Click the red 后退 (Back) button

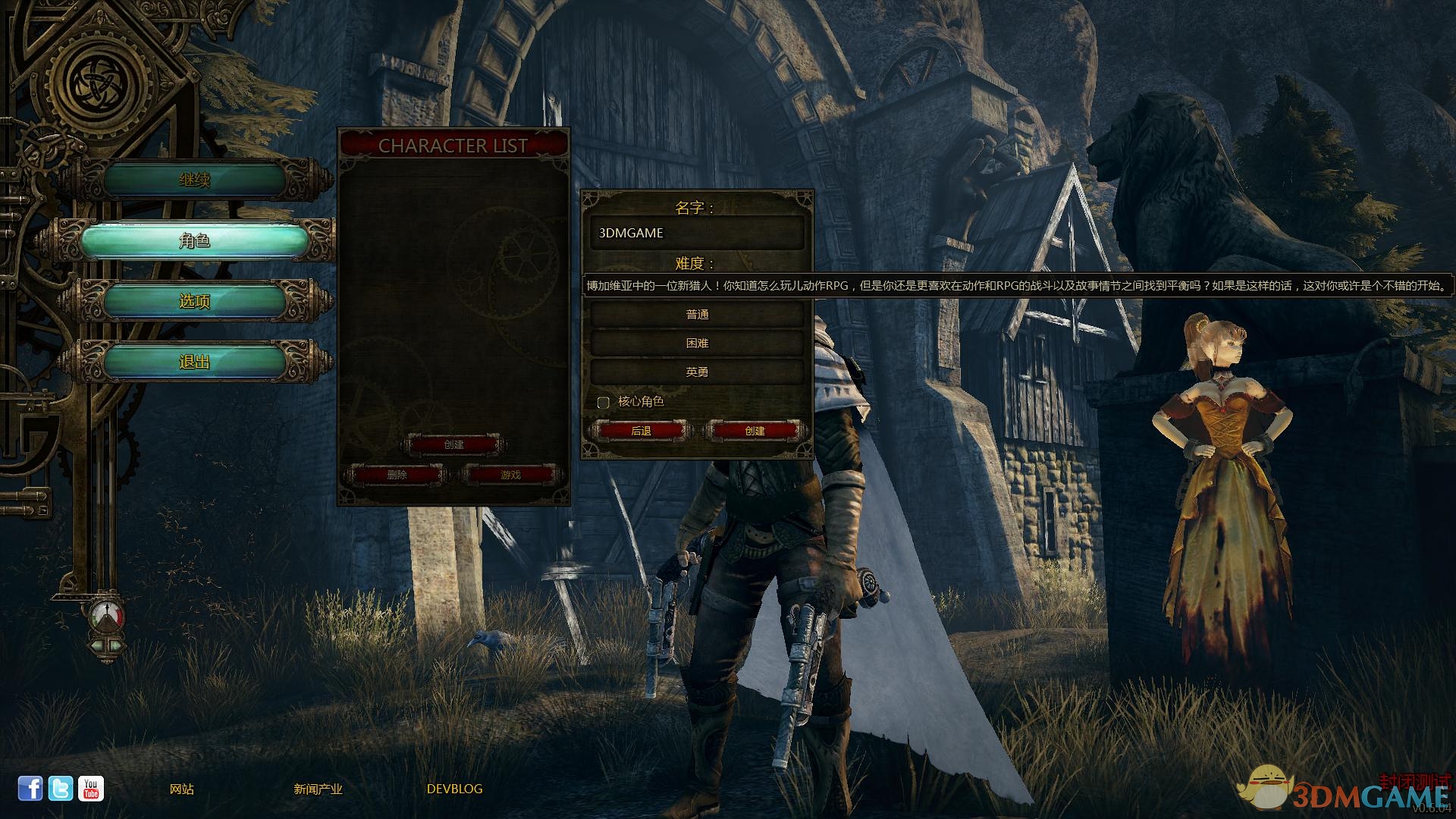pyautogui.click(x=641, y=431)
